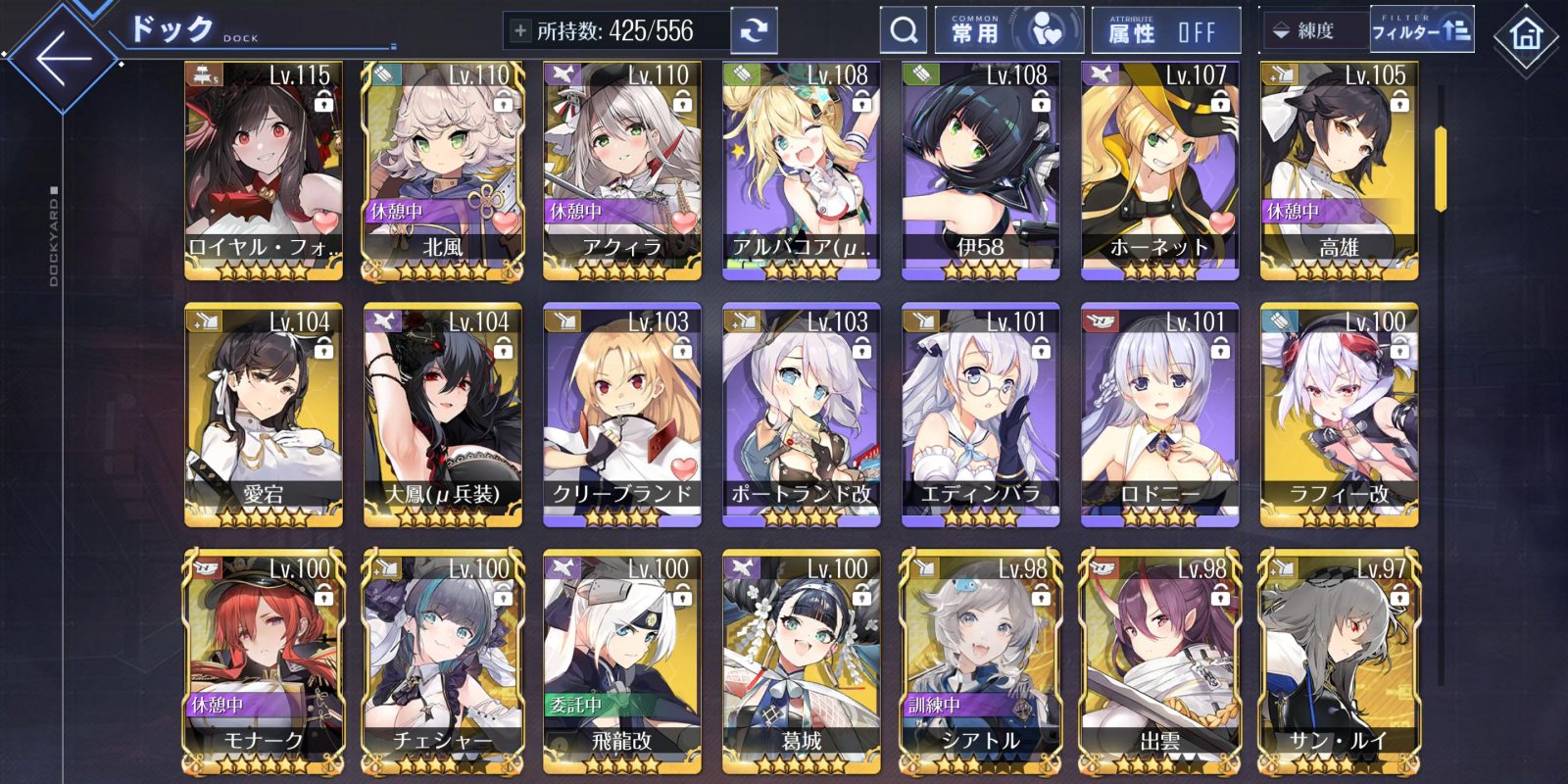Select the エディンバラ ship card
1568x784 pixels.
click(x=981, y=415)
